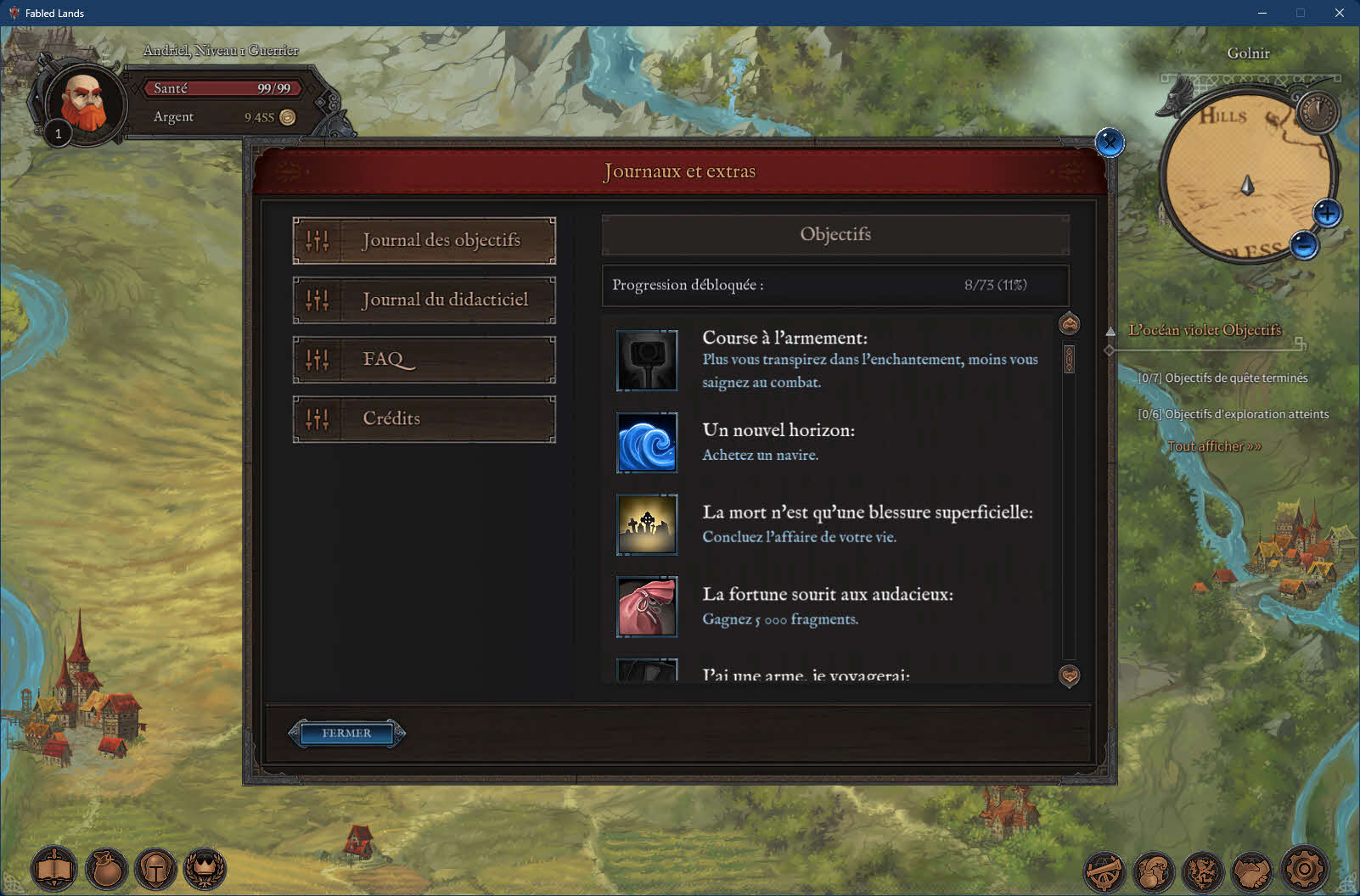Zoom out on the minimap

pyautogui.click(x=1304, y=245)
